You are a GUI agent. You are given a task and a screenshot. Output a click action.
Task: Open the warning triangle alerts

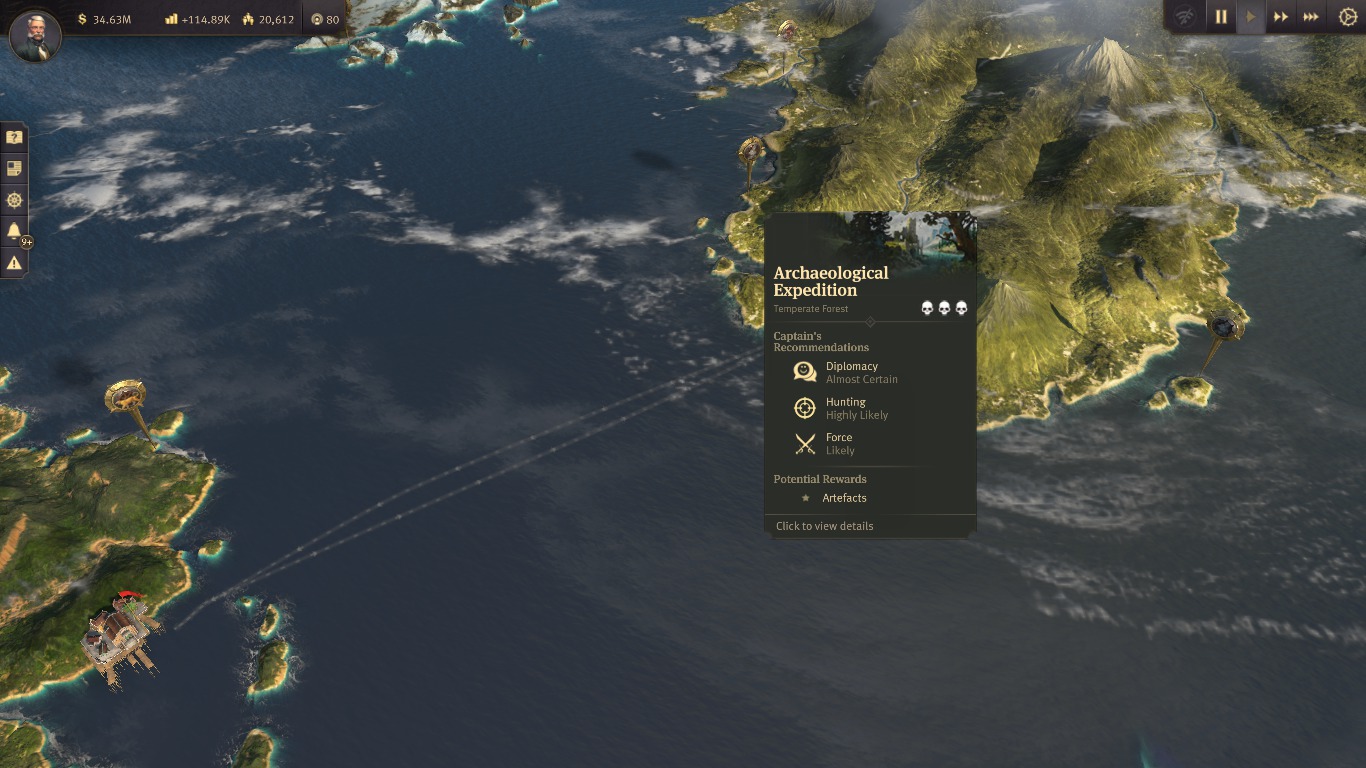[x=14, y=263]
